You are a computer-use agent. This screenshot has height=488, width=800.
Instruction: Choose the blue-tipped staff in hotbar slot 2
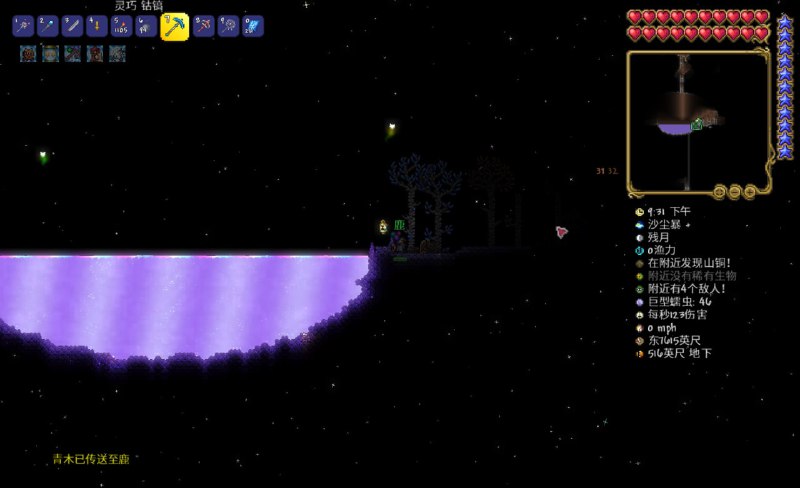pyautogui.click(x=48, y=26)
